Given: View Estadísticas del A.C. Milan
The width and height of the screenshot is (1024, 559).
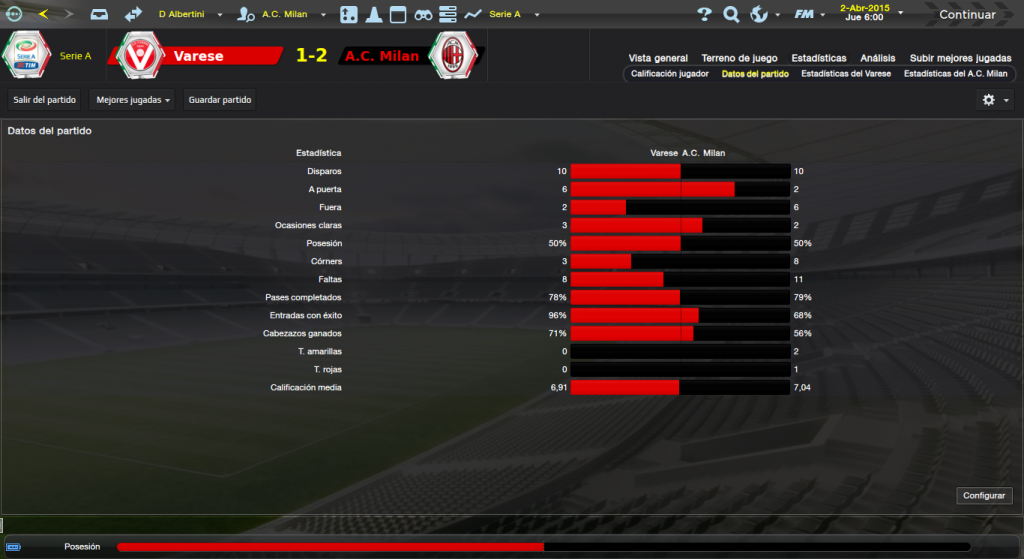Looking at the screenshot, I should tap(955, 74).
